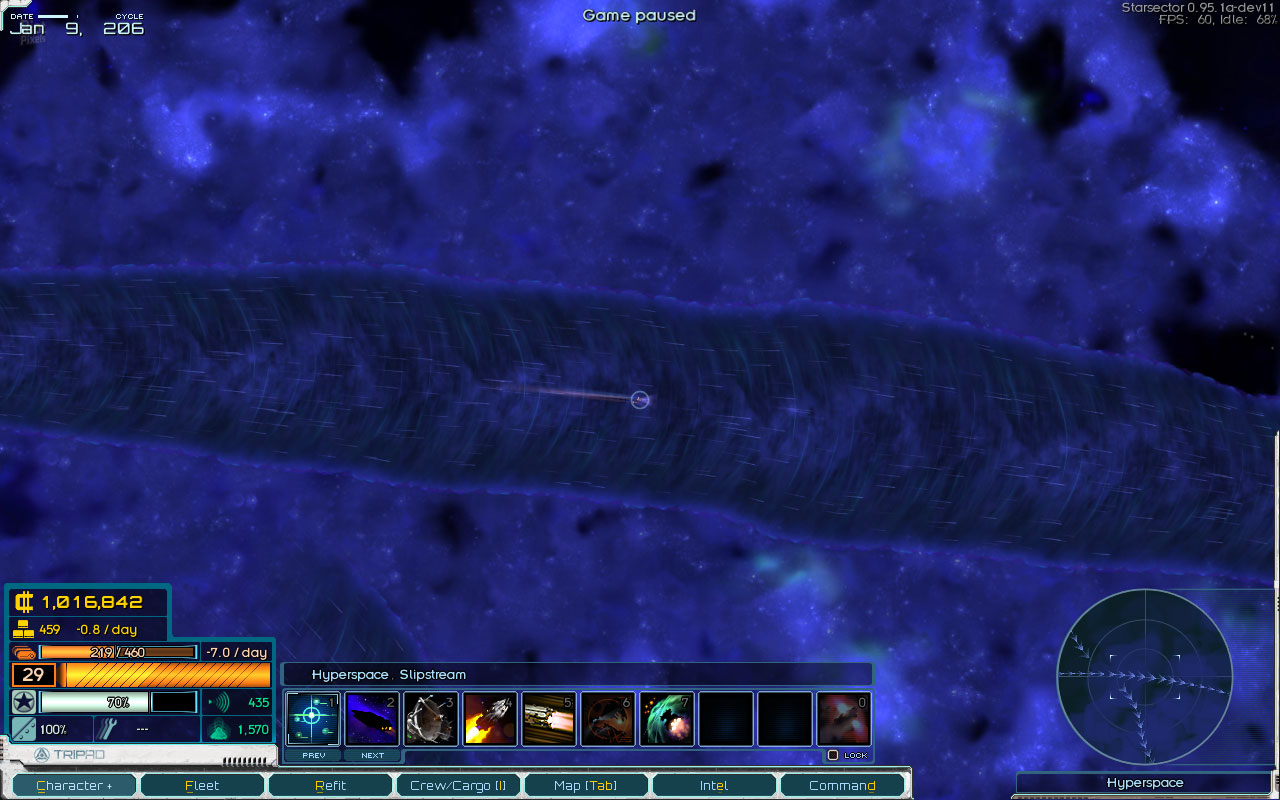This screenshot has width=1280, height=800.
Task: Open the Refit screen
Action: coord(330,786)
